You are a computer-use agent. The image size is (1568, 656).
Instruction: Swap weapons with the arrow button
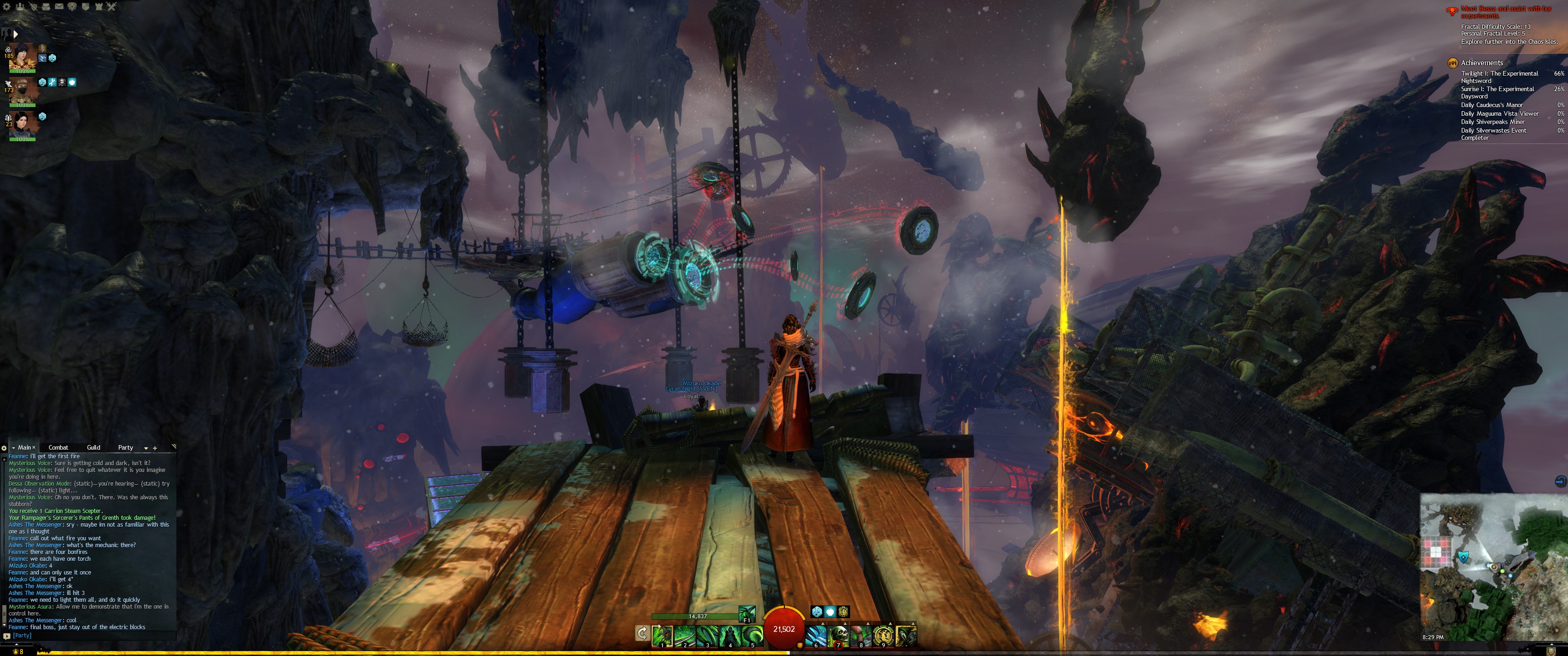[642, 634]
